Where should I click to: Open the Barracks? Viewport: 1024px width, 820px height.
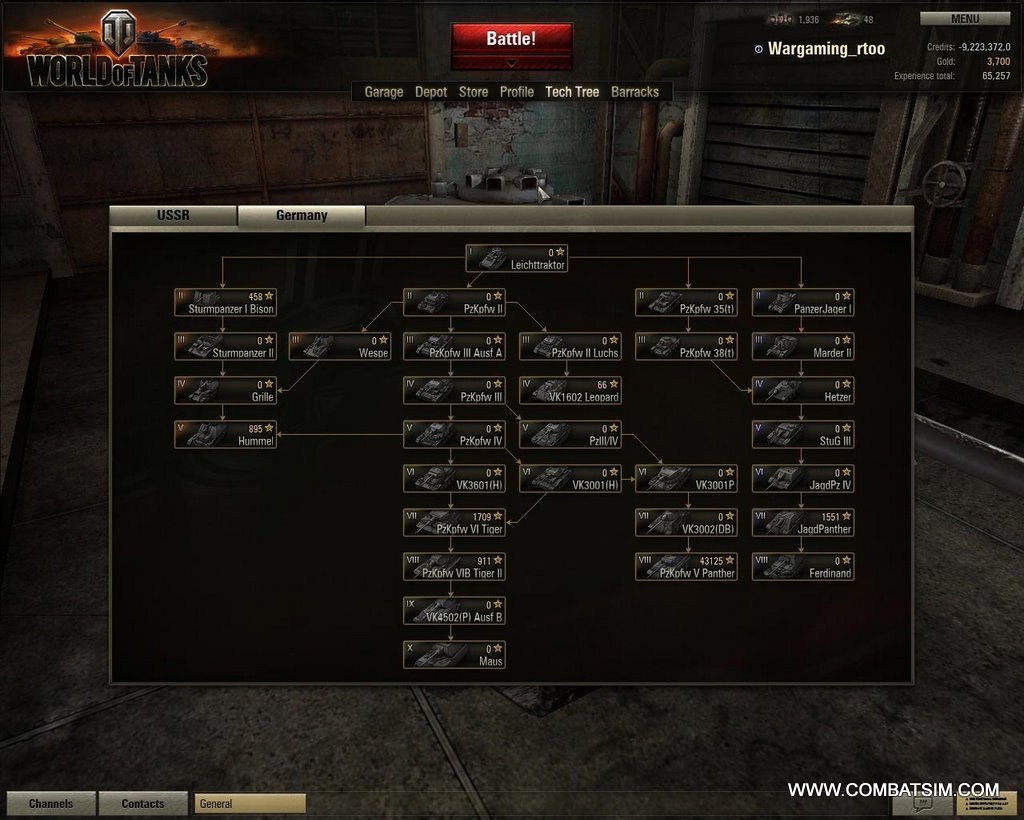pos(635,92)
